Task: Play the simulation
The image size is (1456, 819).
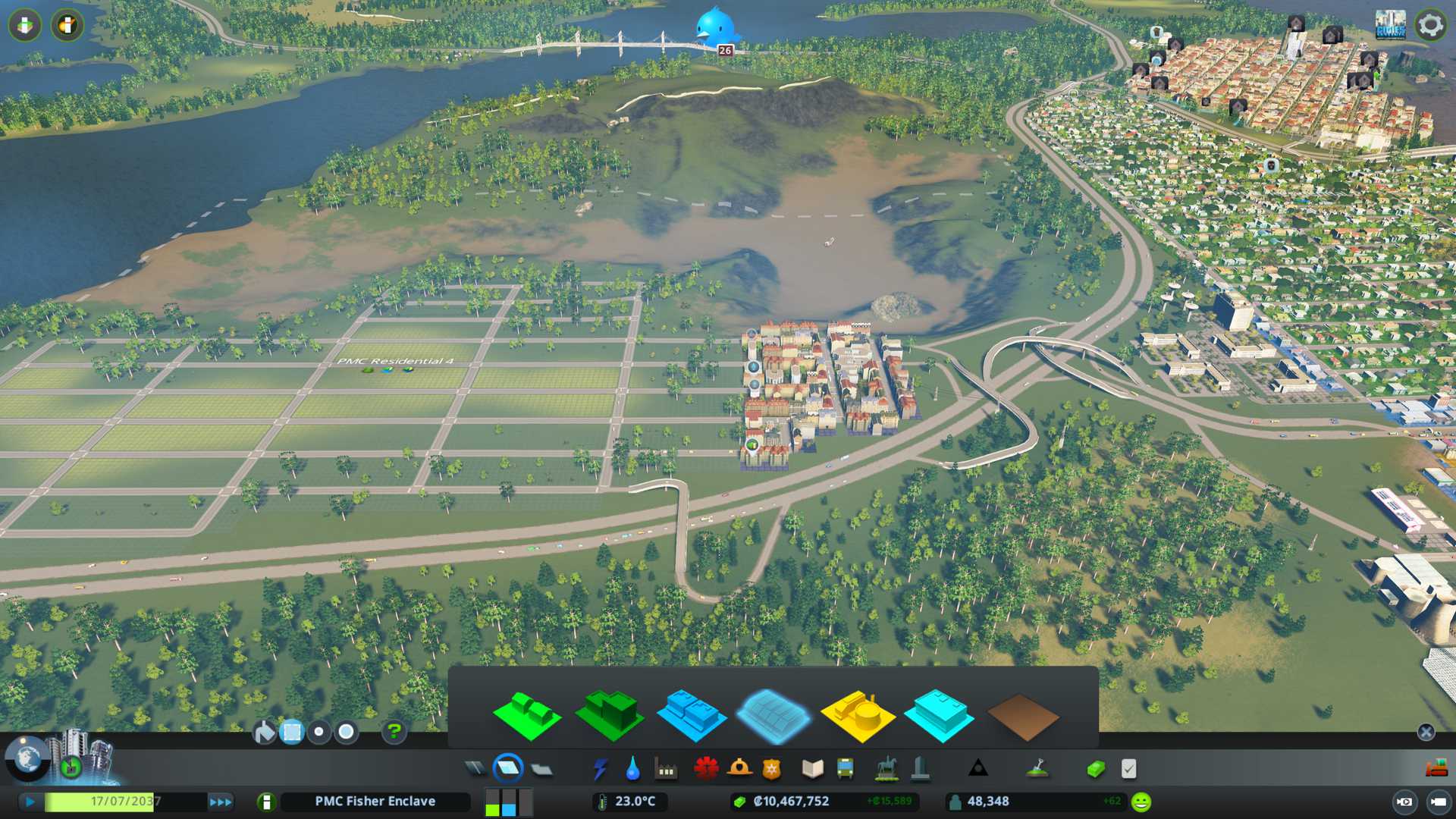Action: click(x=30, y=802)
